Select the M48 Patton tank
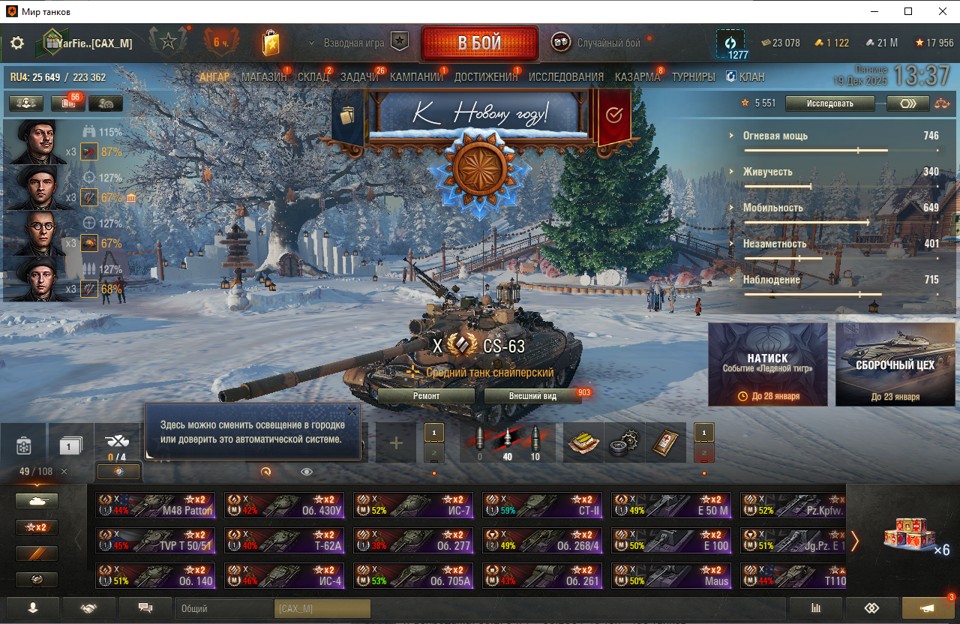Screen dimensions: 960x624 point(156,504)
